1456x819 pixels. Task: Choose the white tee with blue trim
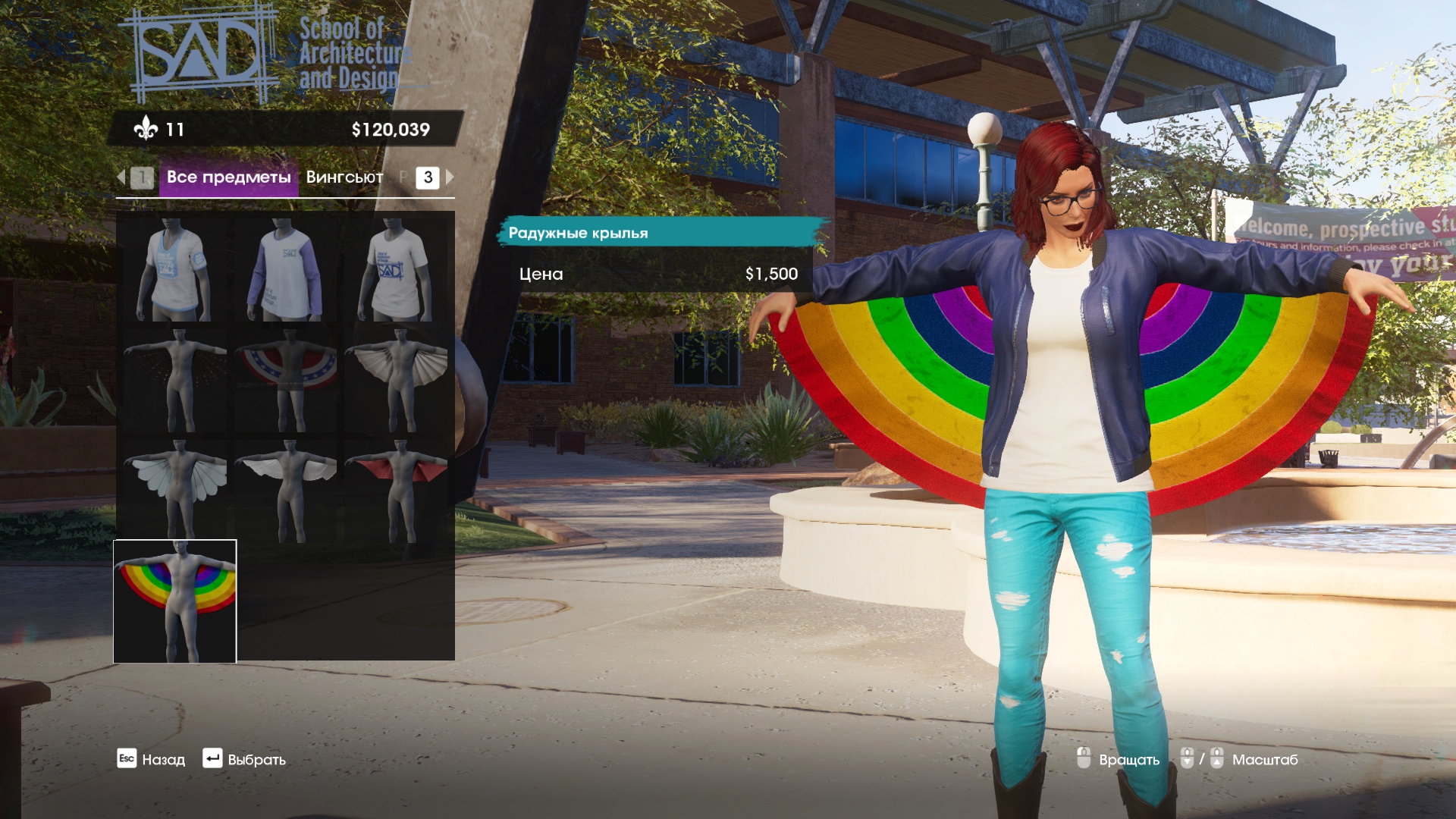coord(175,270)
